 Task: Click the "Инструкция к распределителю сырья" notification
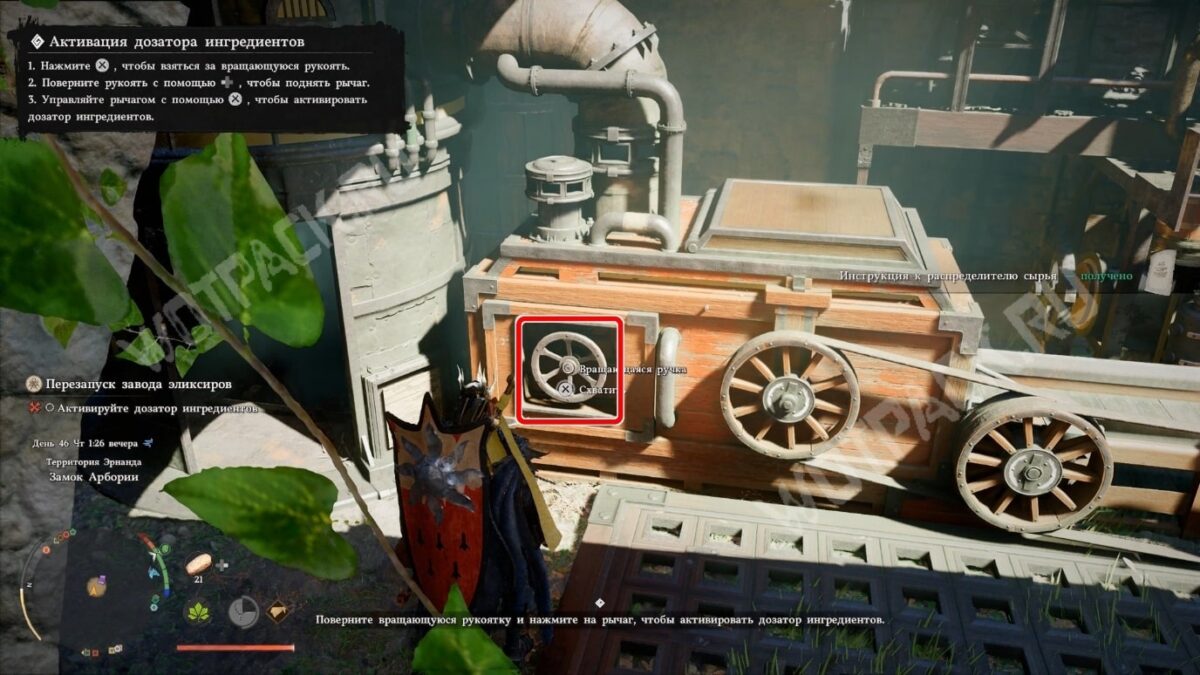[x=948, y=275]
